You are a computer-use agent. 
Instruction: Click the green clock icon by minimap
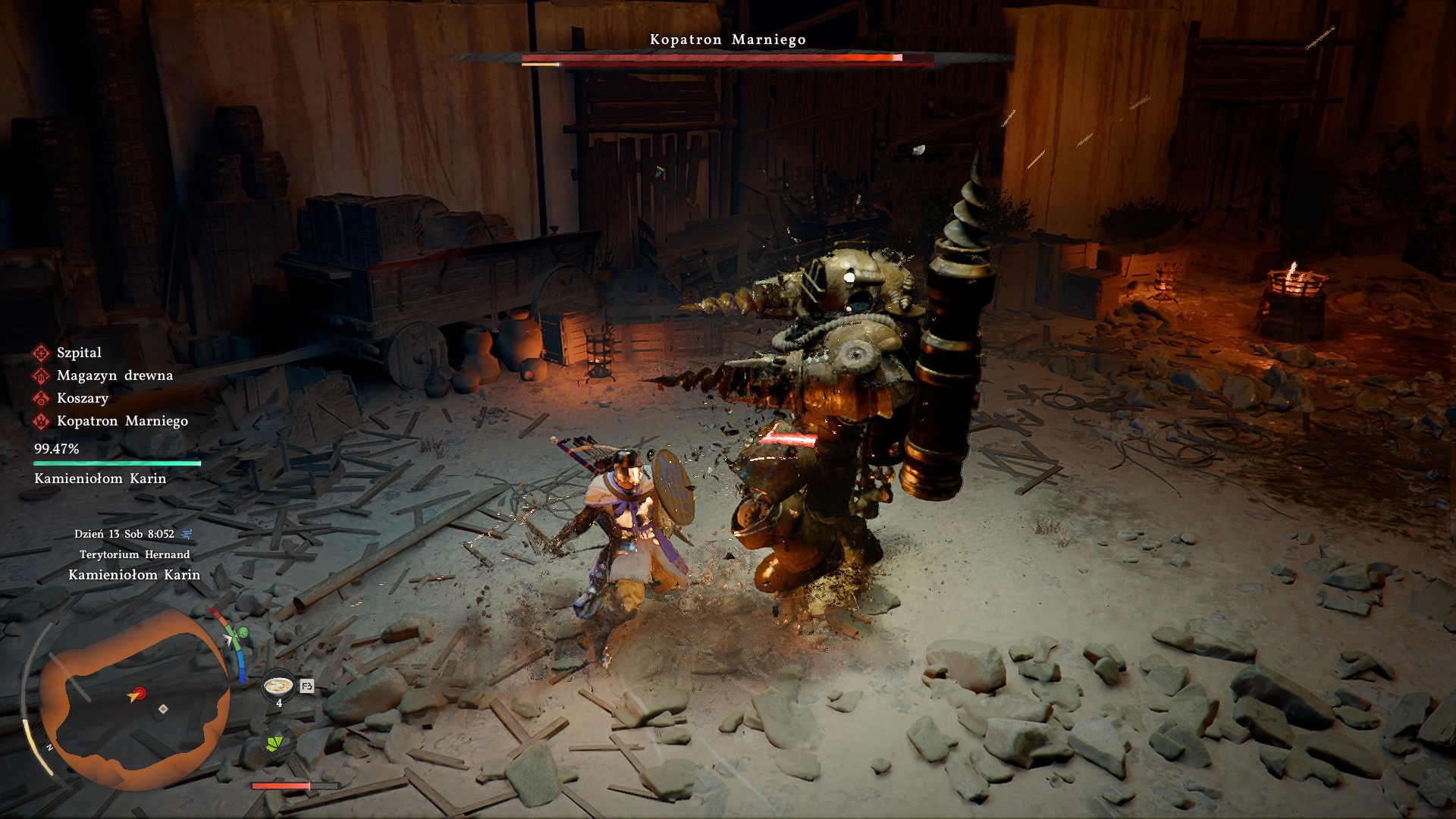click(243, 632)
